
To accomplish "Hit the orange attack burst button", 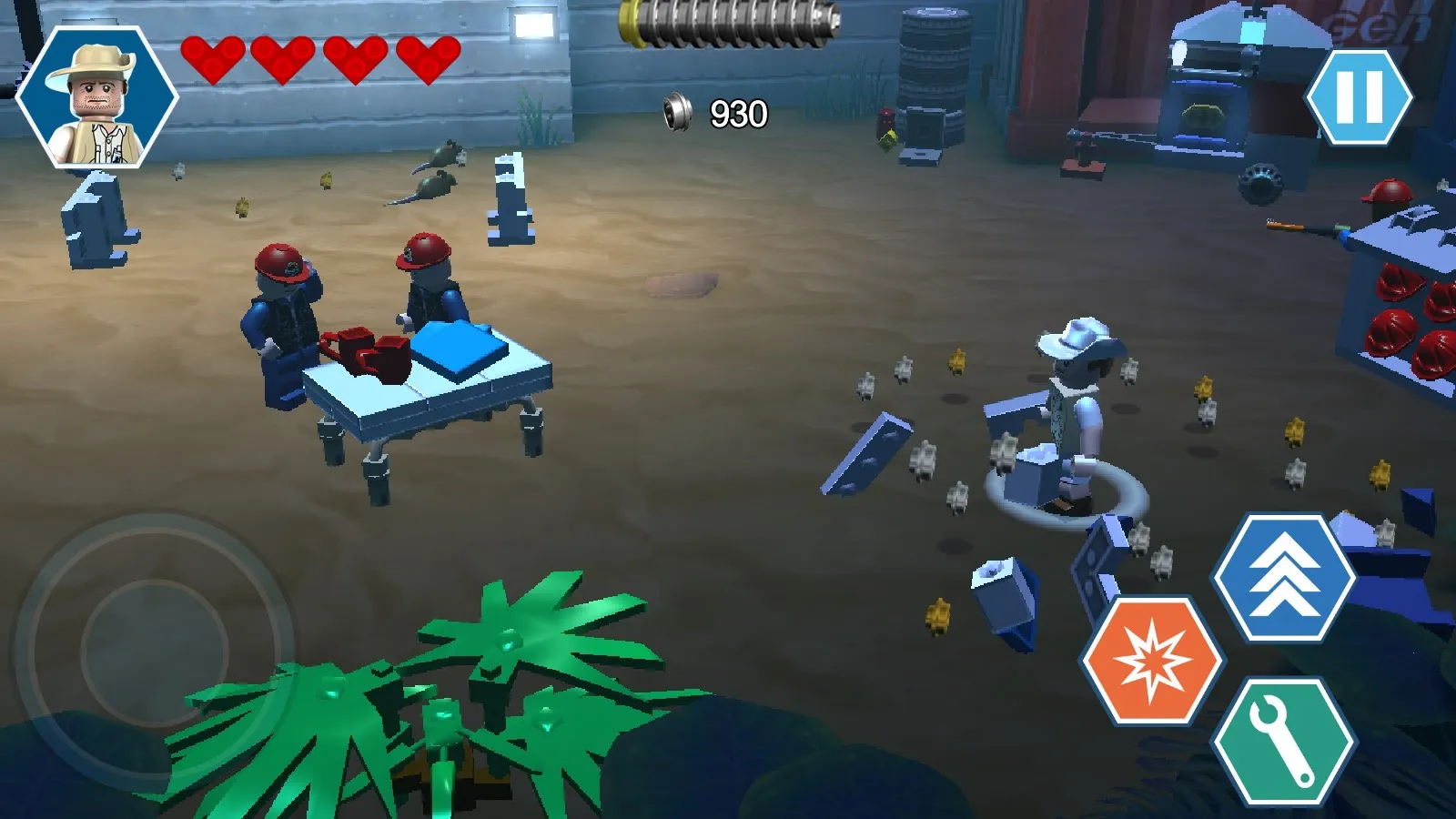I will [1152, 661].
